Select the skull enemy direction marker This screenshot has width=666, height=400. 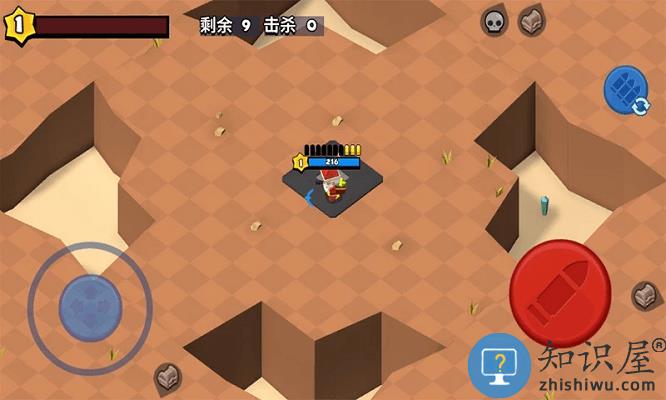494,21
